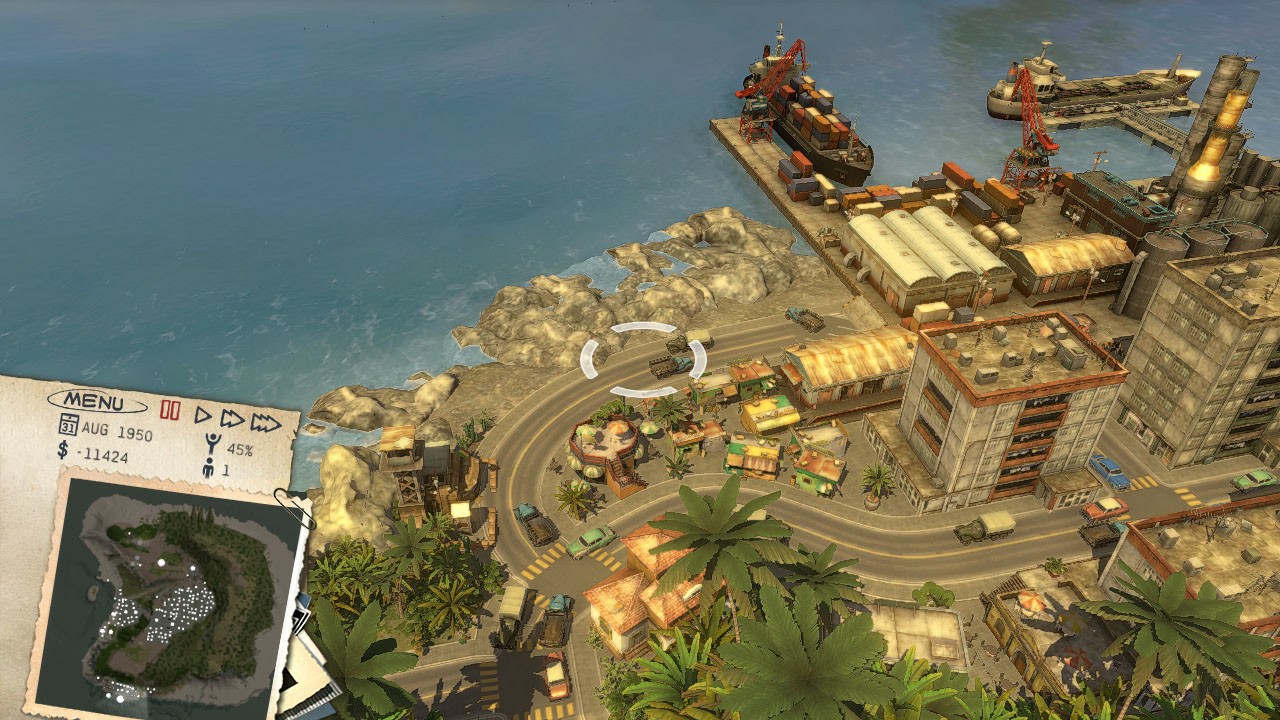Pause the game using the red pause icon
The image size is (1280, 720).
click(170, 410)
